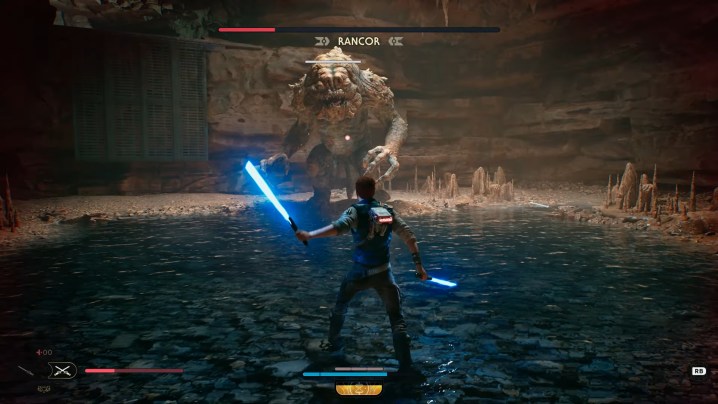718x404 pixels.
Task: Choose the dim stance icon beneath the crossed lightsabers
Action: (44, 389)
